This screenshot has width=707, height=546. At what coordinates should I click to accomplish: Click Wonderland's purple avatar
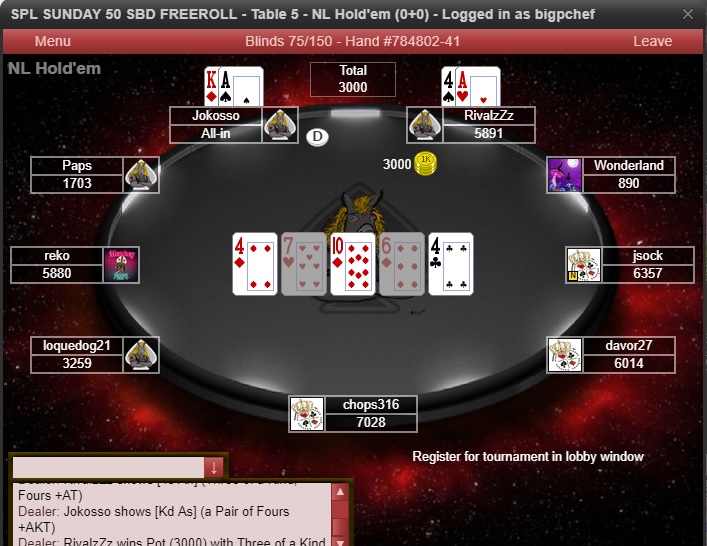click(565, 175)
